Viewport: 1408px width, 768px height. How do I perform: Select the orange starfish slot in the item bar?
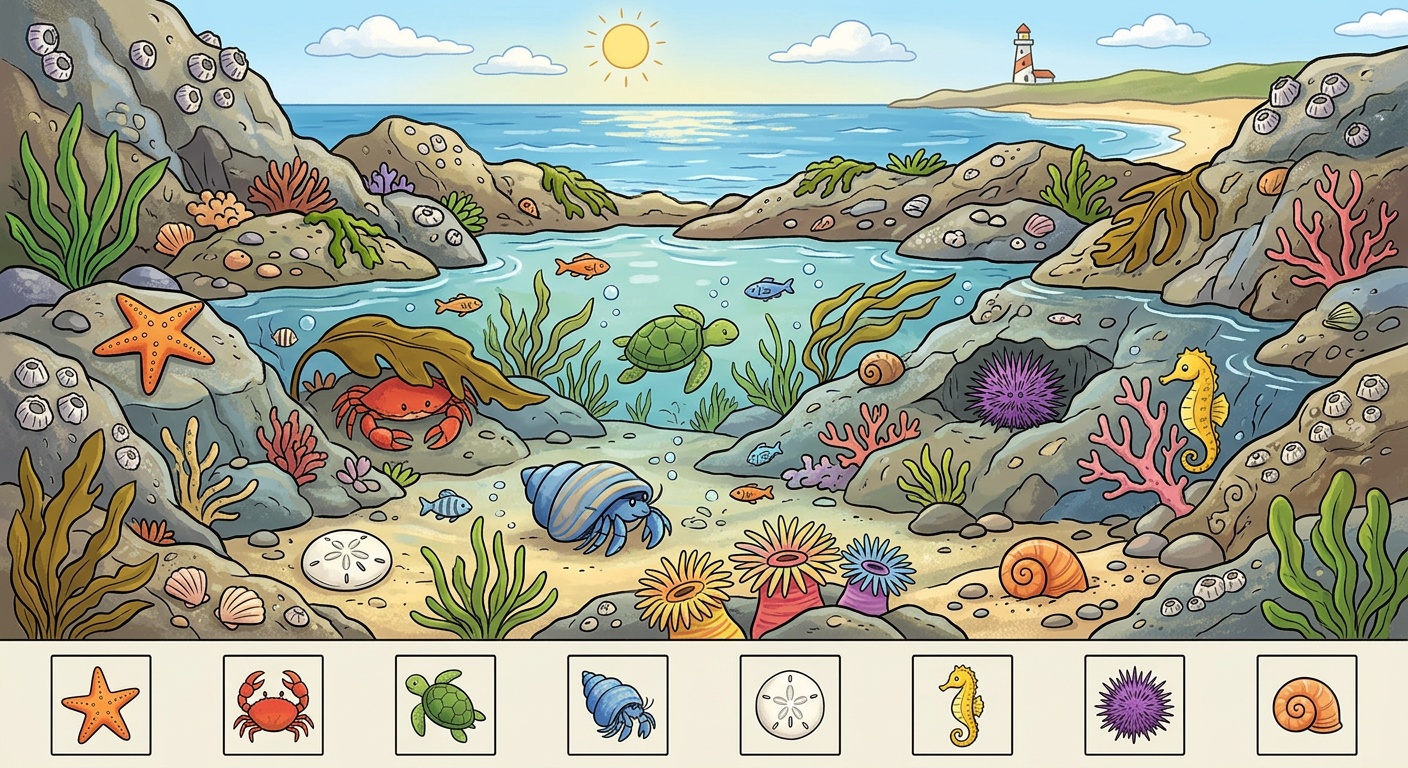pyautogui.click(x=101, y=705)
